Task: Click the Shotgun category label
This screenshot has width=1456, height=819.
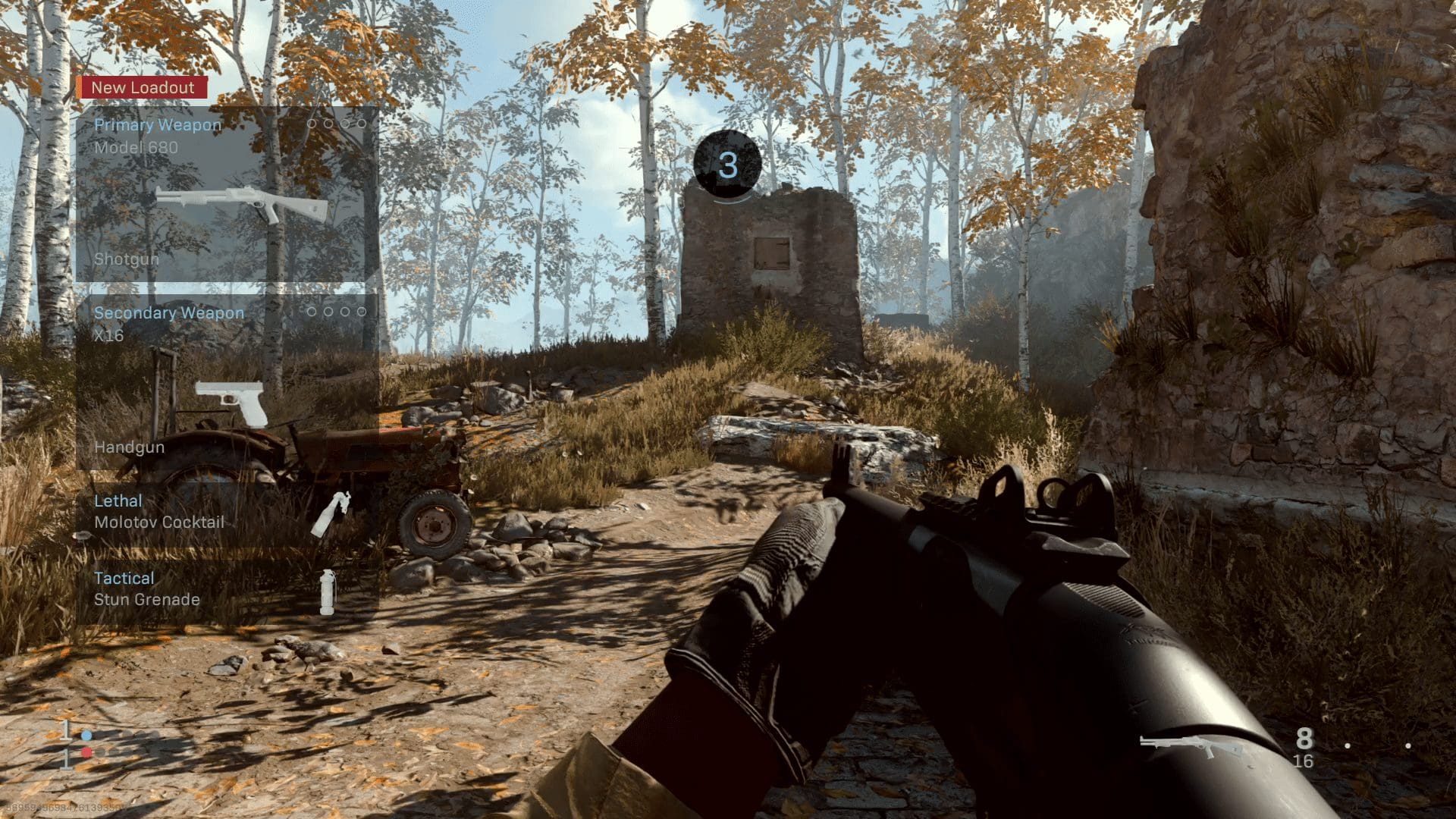Action: (126, 259)
